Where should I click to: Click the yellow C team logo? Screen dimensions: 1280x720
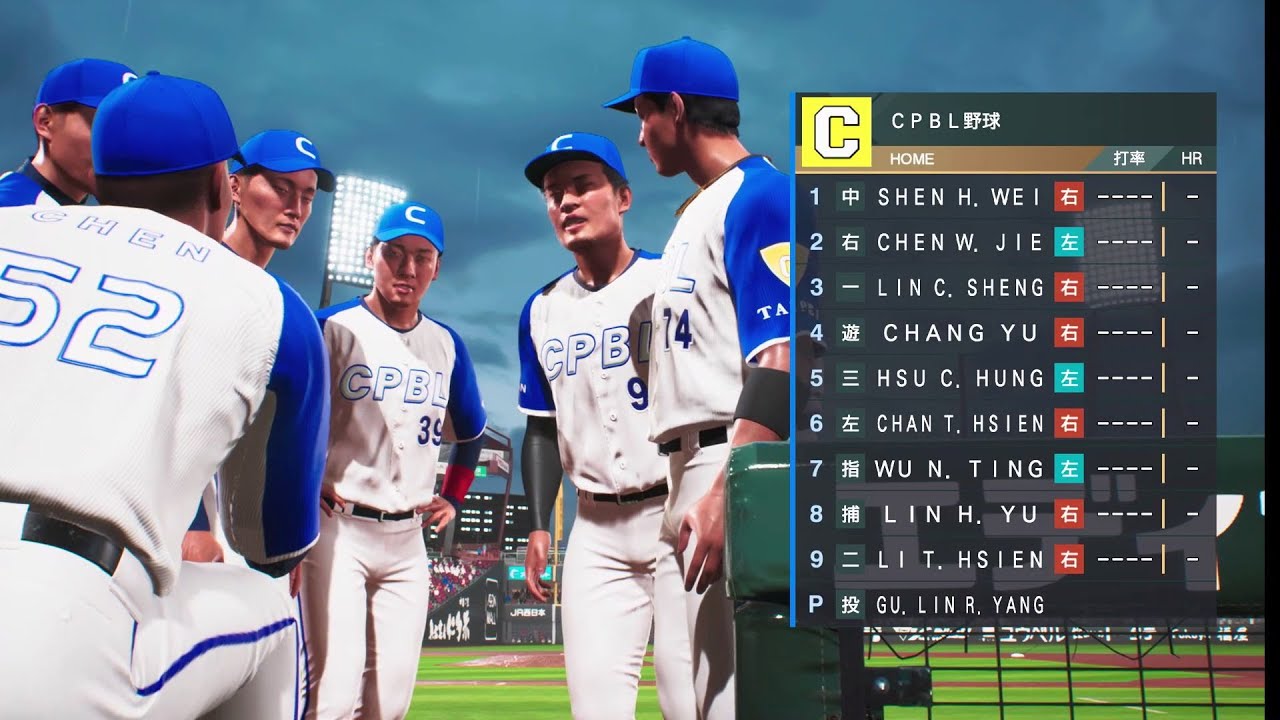(x=836, y=132)
